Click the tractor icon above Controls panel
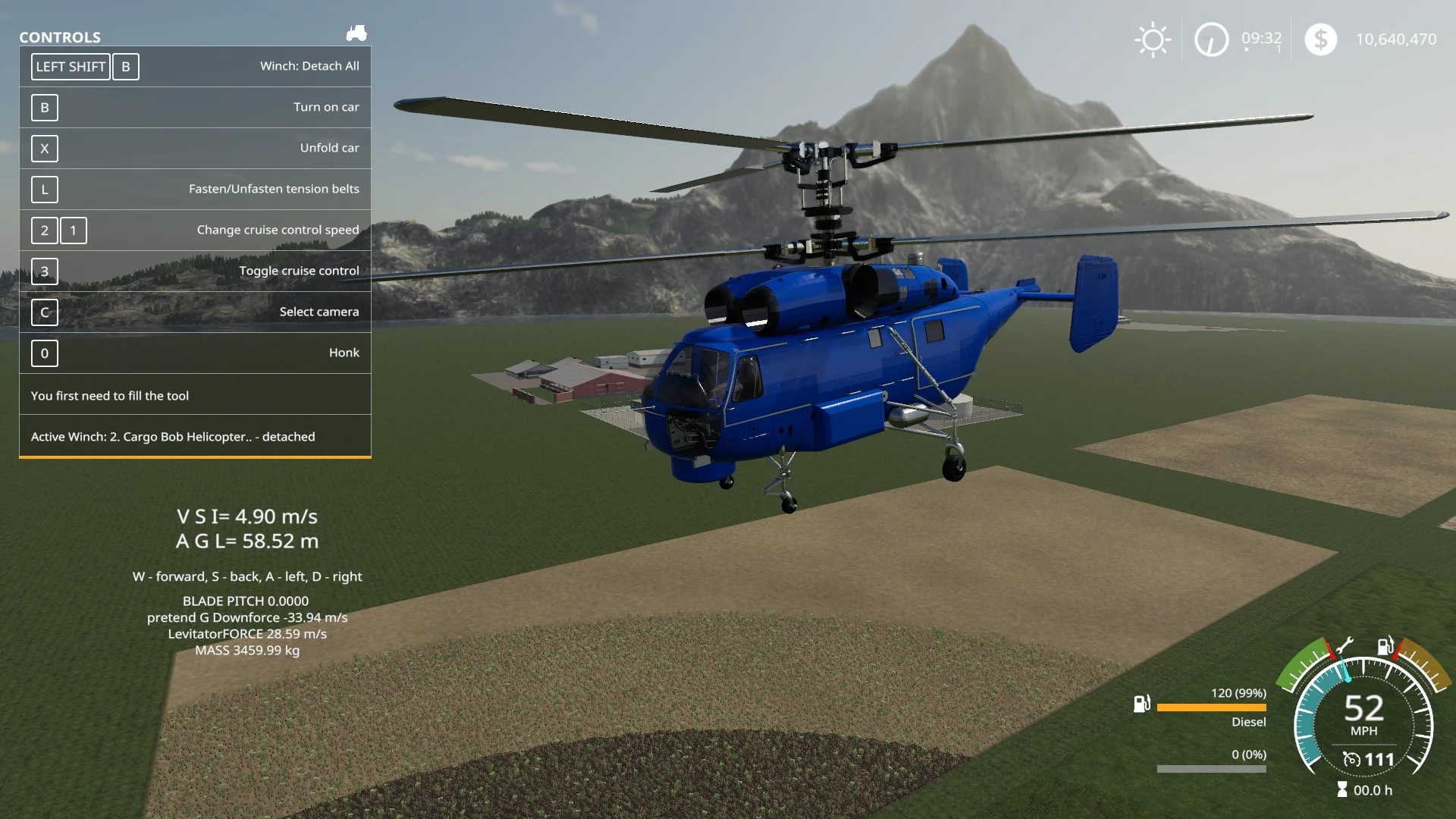This screenshot has width=1456, height=819. pos(356,33)
